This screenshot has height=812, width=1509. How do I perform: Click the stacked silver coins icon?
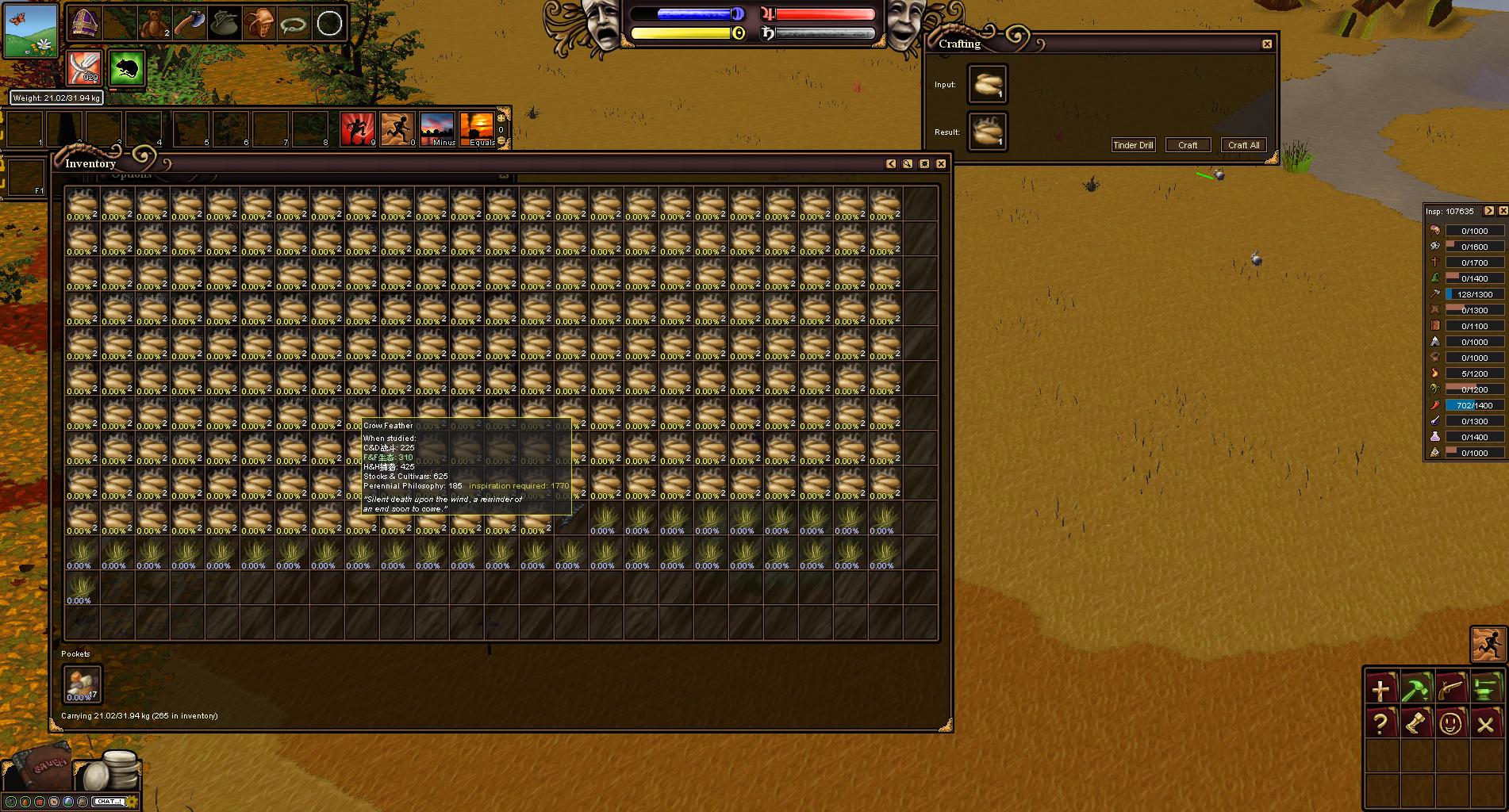(113, 769)
